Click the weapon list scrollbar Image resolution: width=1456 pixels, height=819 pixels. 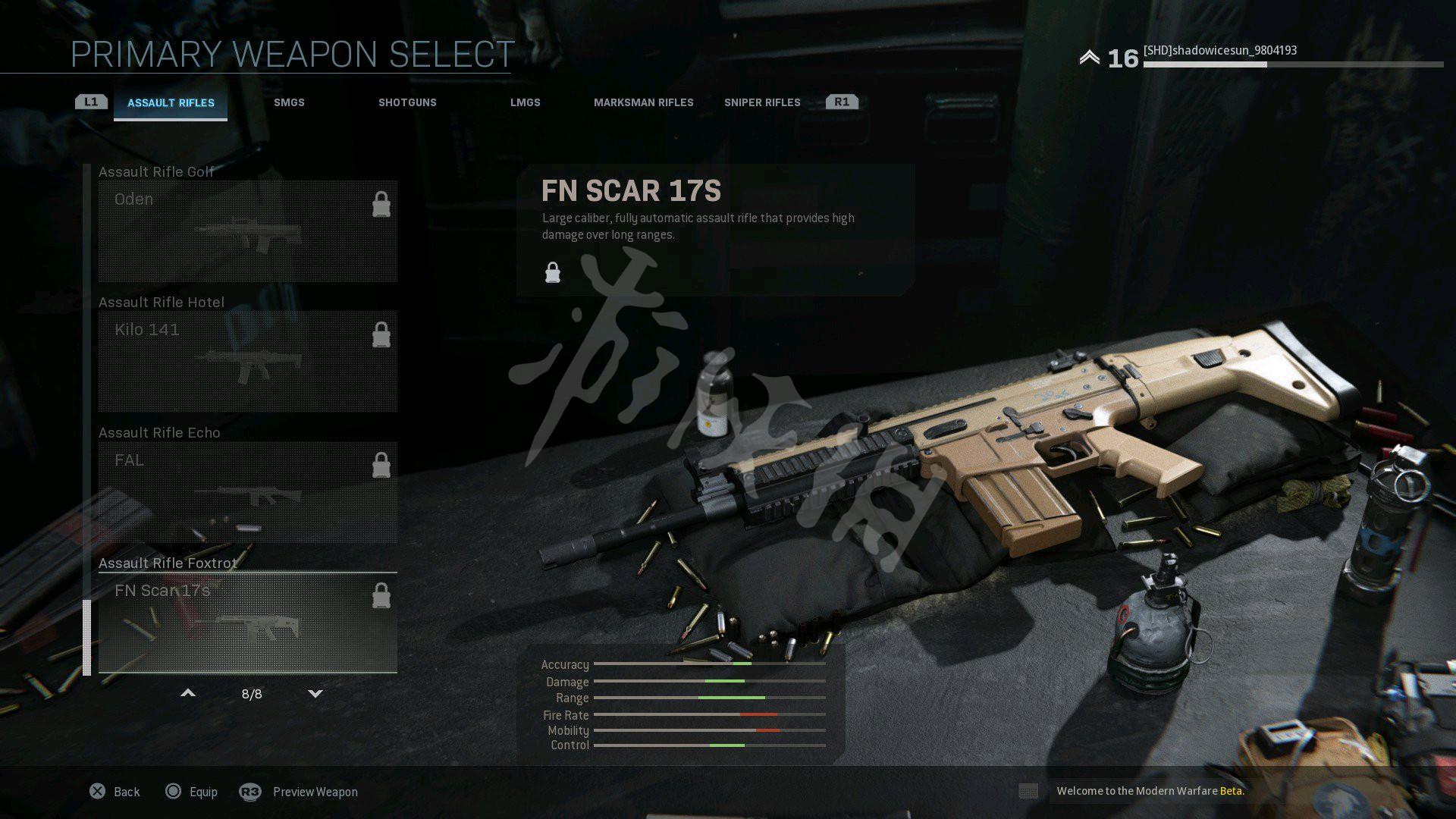point(86,637)
